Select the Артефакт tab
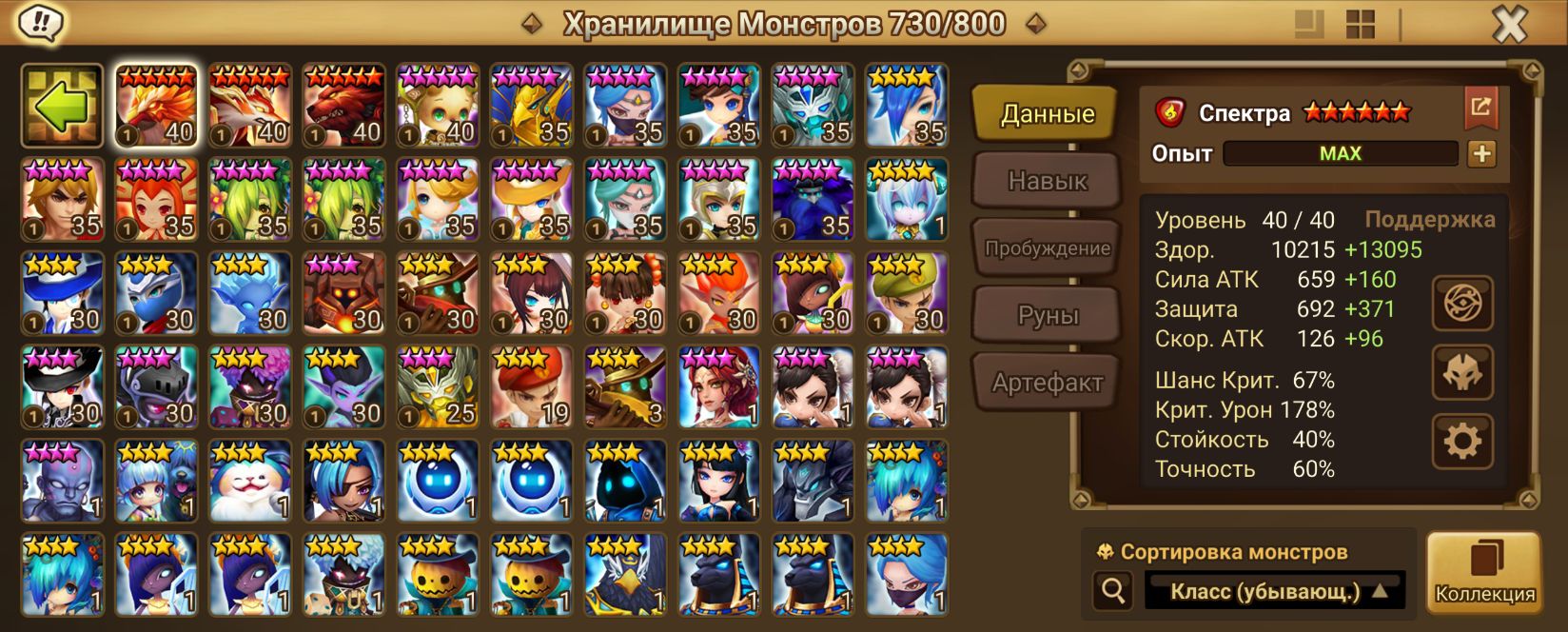 1047,383
